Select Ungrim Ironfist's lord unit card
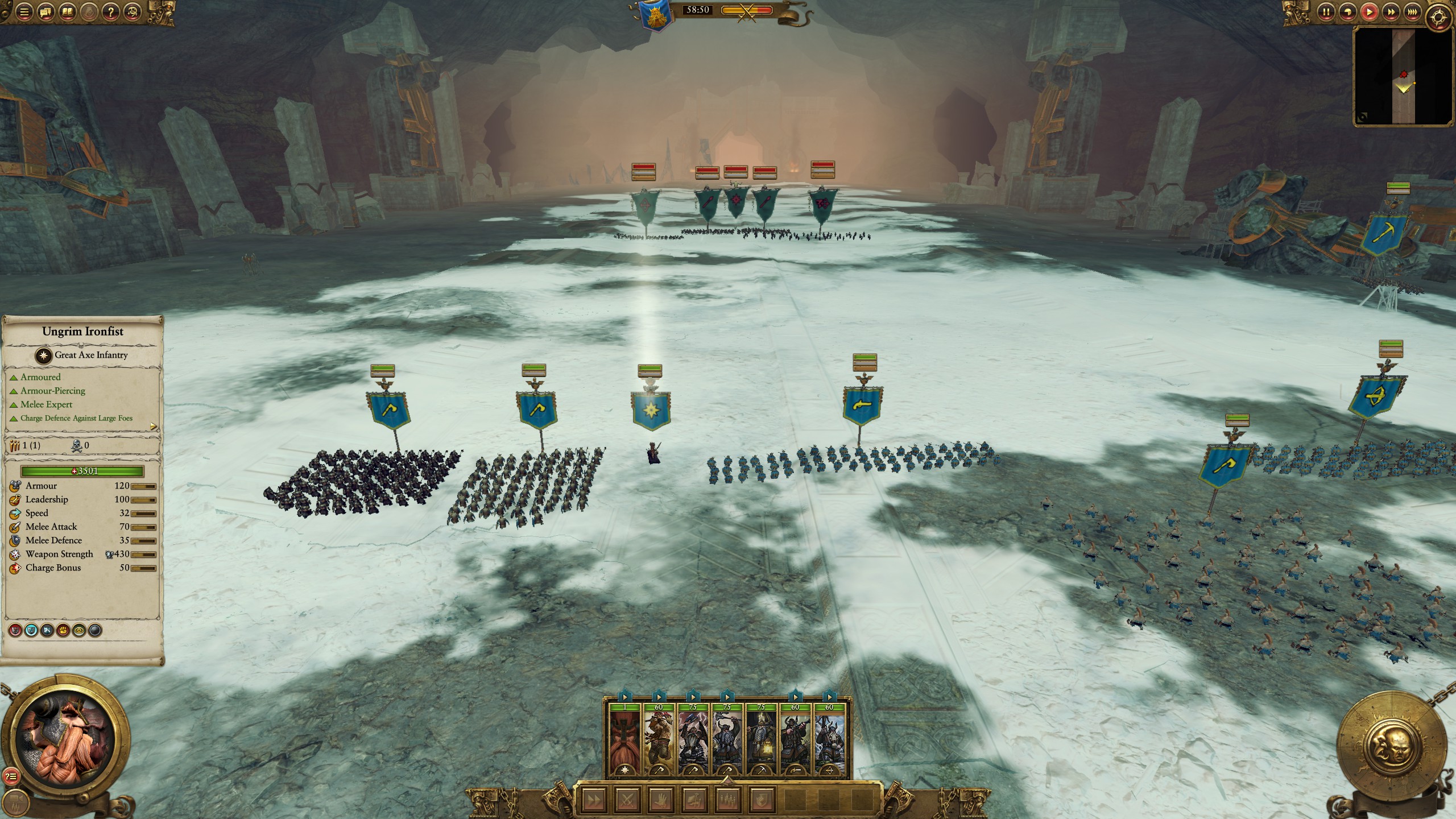Screen dimensions: 1456x819 625,739
